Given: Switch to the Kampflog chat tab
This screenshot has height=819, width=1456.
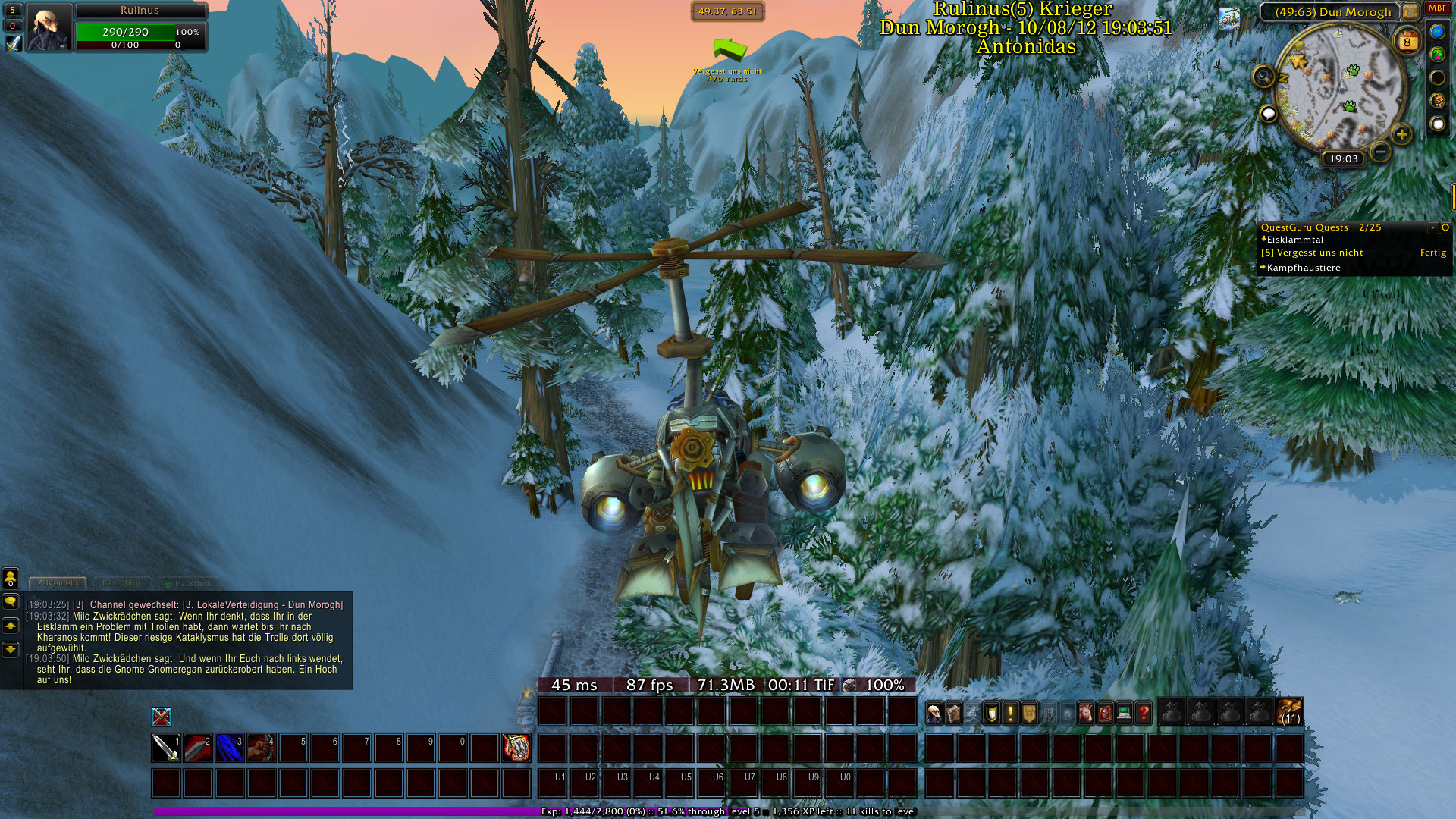Looking at the screenshot, I should (121, 583).
